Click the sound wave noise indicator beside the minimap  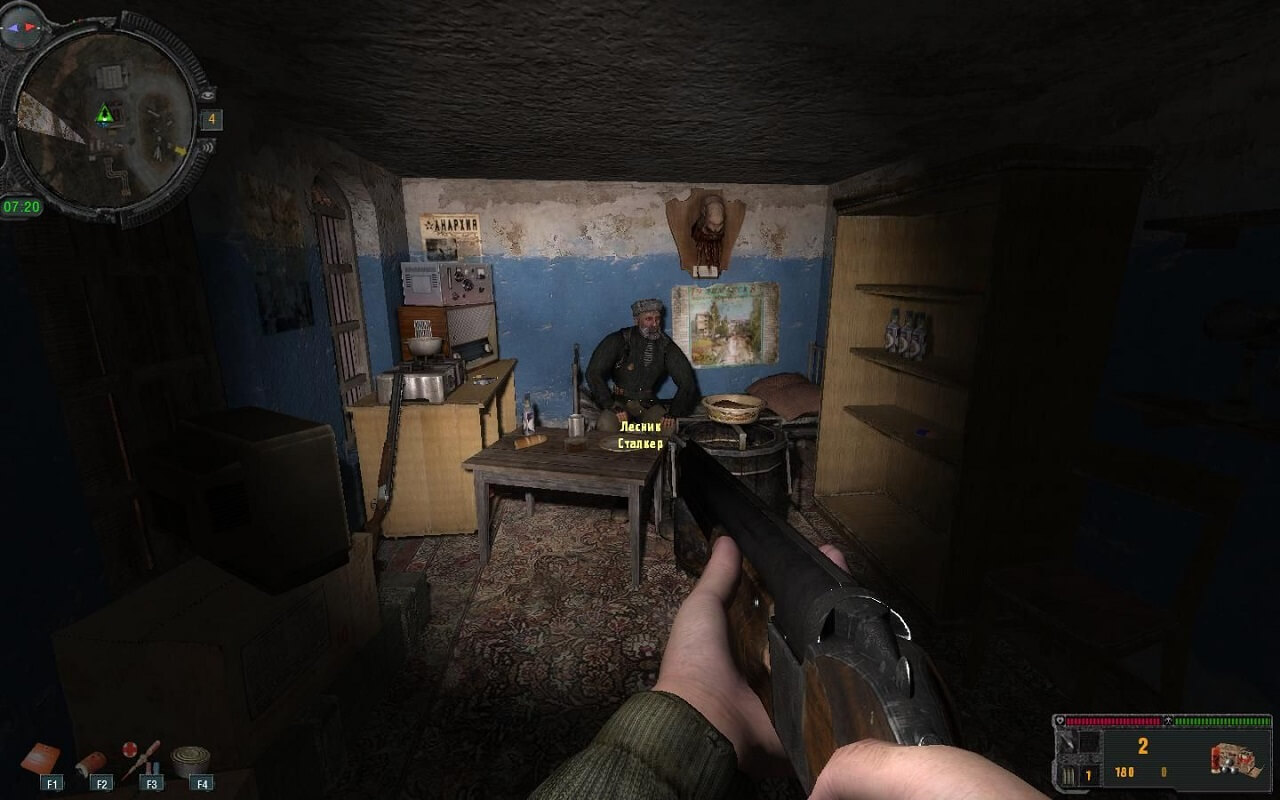207,146
